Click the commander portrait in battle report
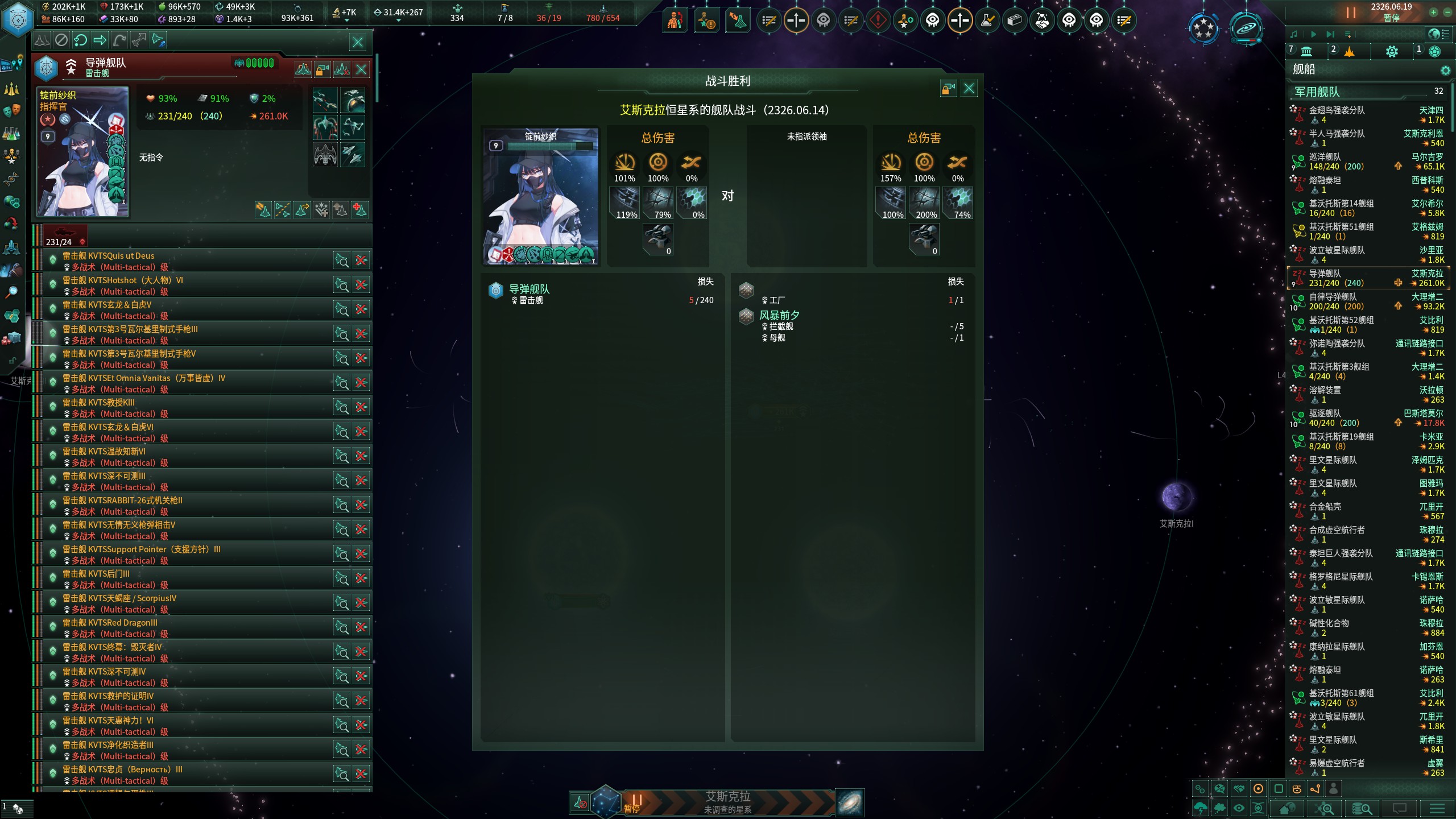The width and height of the screenshot is (1456, 819). tap(540, 196)
